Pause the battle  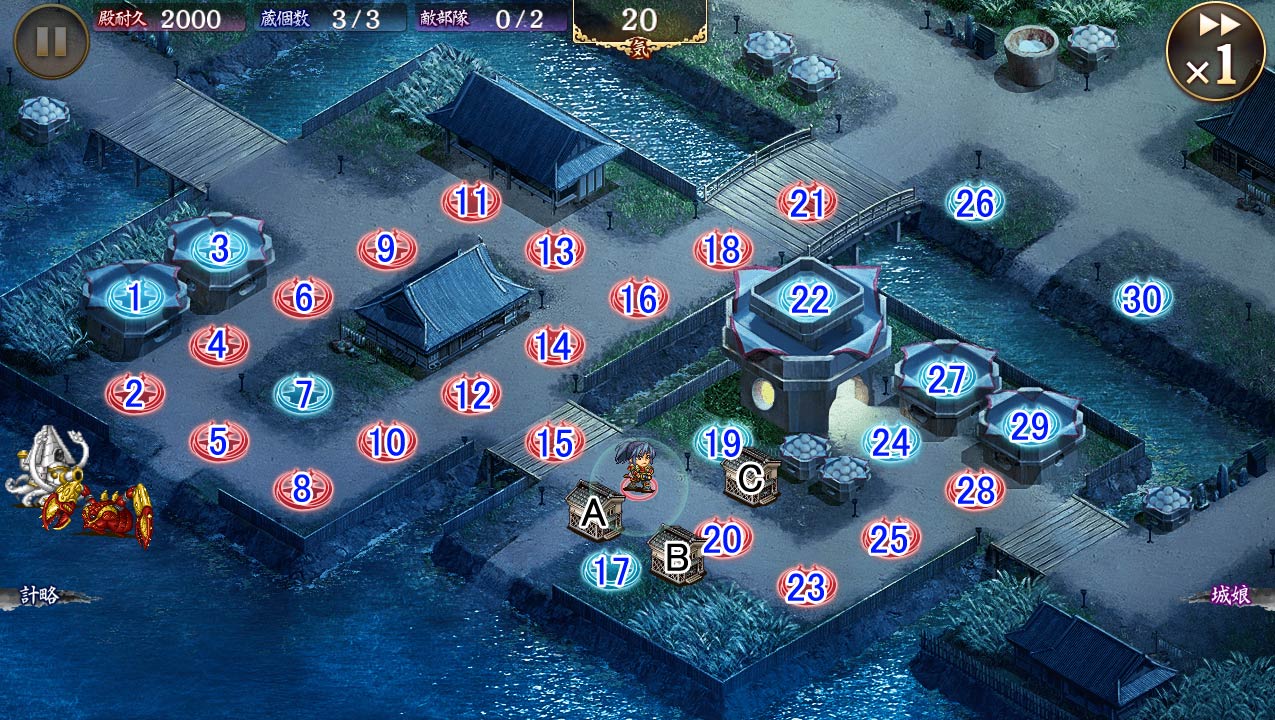click(x=51, y=41)
